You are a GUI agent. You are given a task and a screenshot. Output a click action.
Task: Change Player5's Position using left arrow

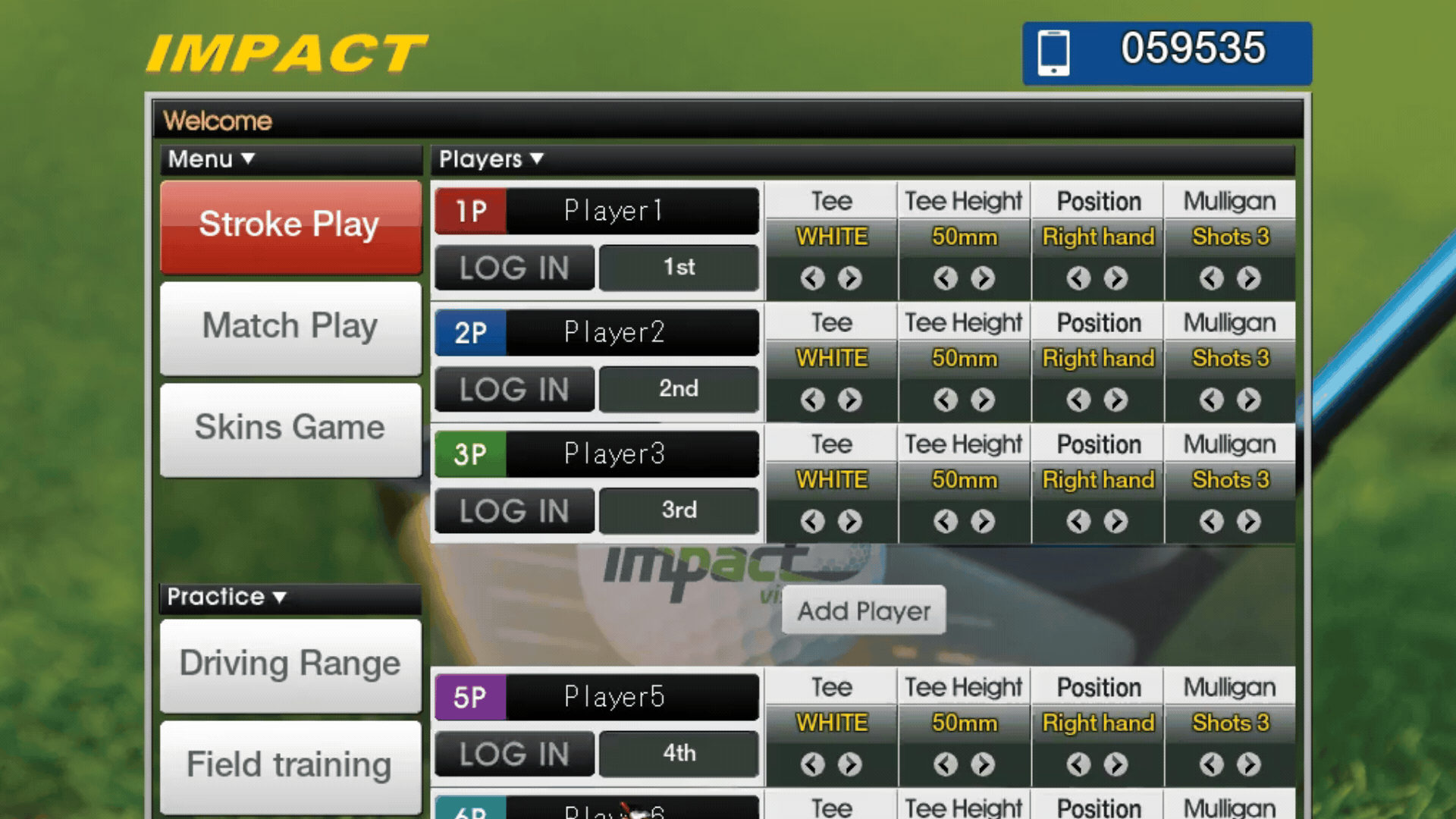[1078, 764]
